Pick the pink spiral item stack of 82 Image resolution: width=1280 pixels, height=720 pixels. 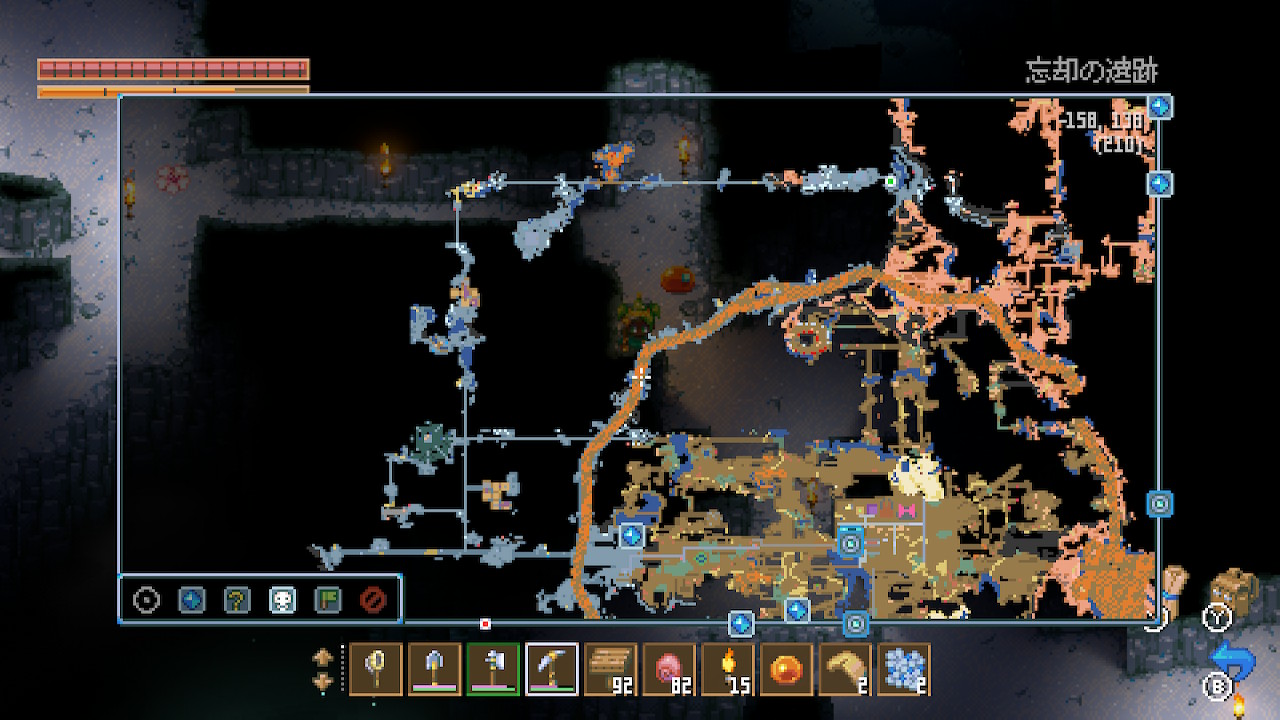coord(669,669)
